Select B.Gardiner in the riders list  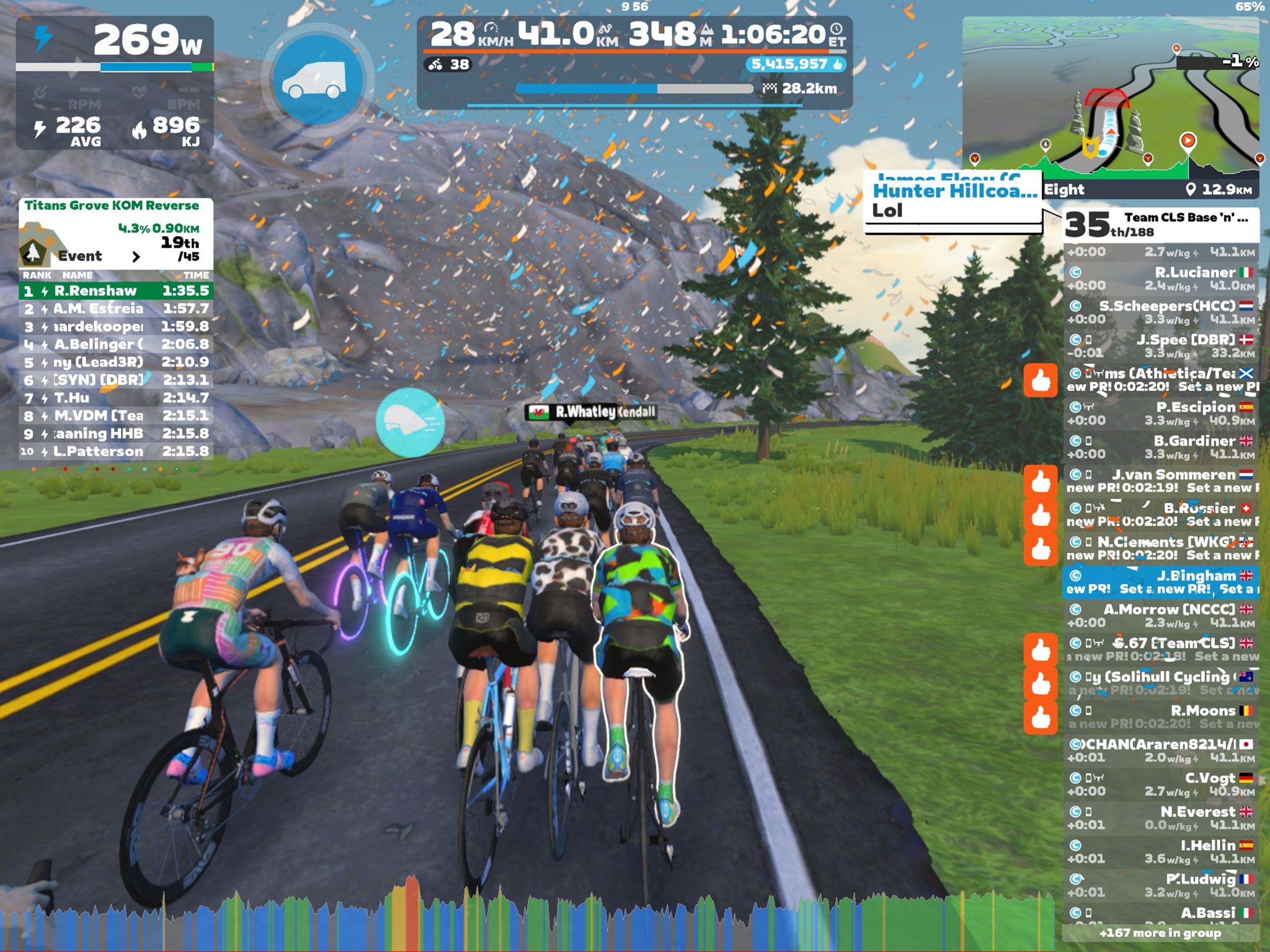[1160, 447]
